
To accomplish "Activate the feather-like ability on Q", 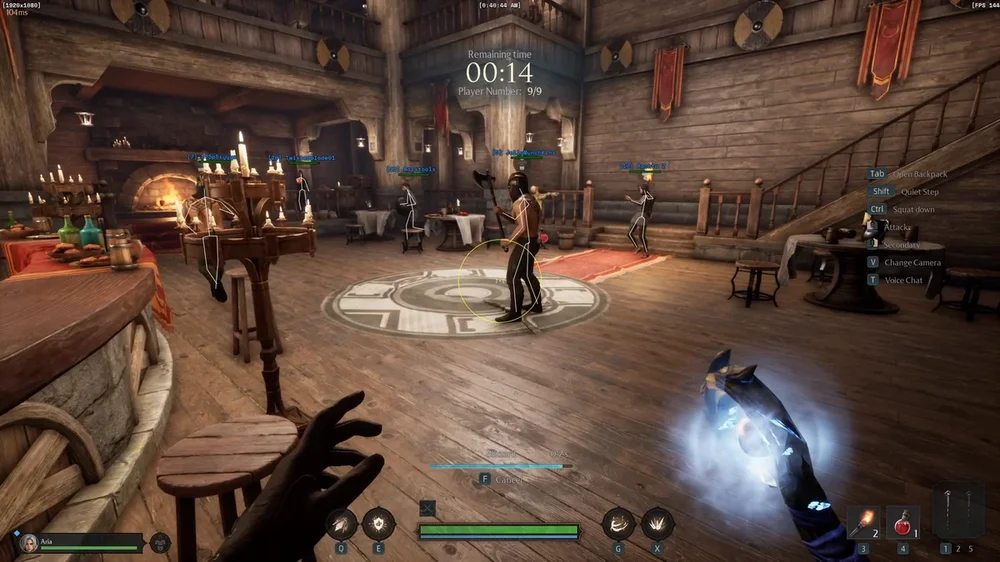I will pyautogui.click(x=341, y=522).
